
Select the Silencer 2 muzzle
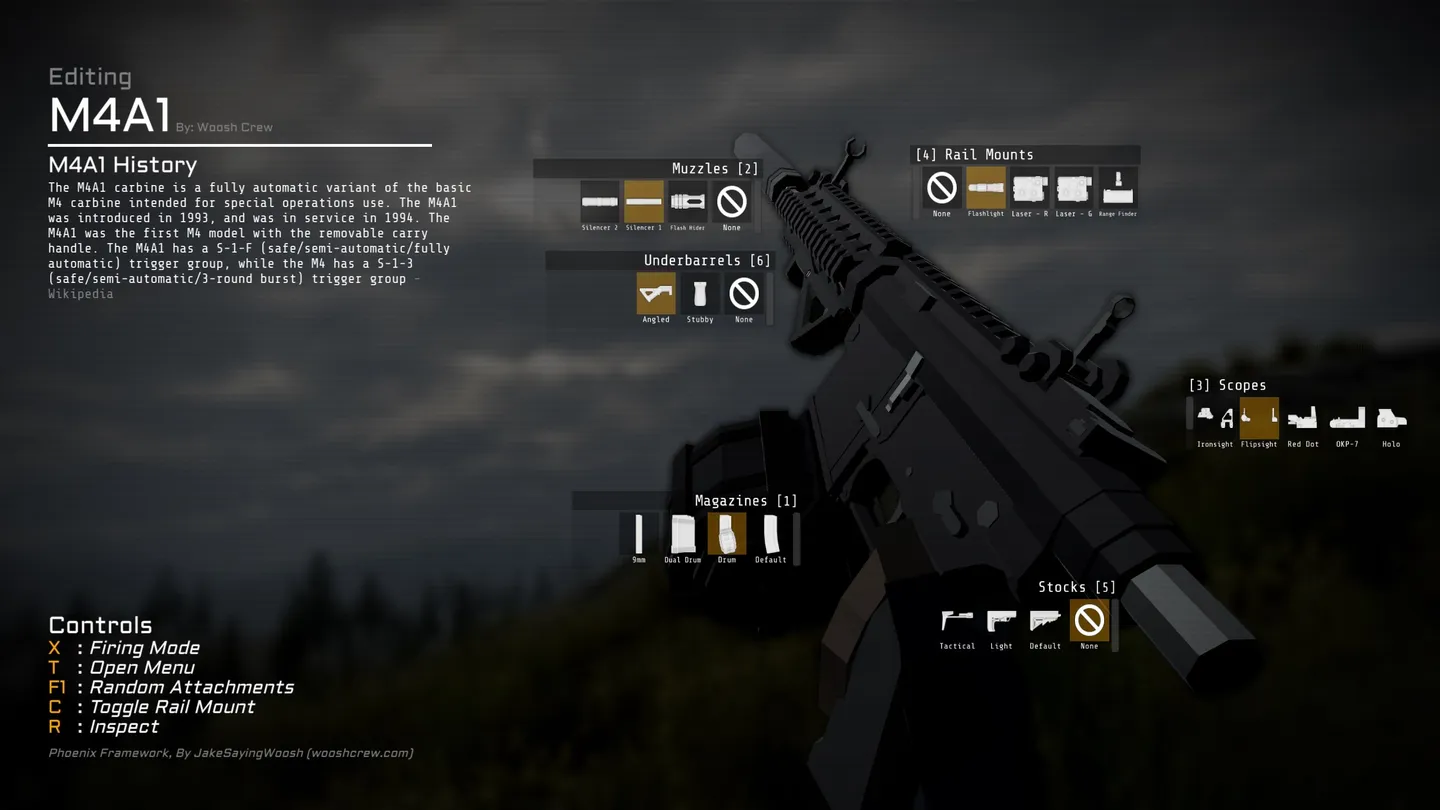(x=600, y=202)
